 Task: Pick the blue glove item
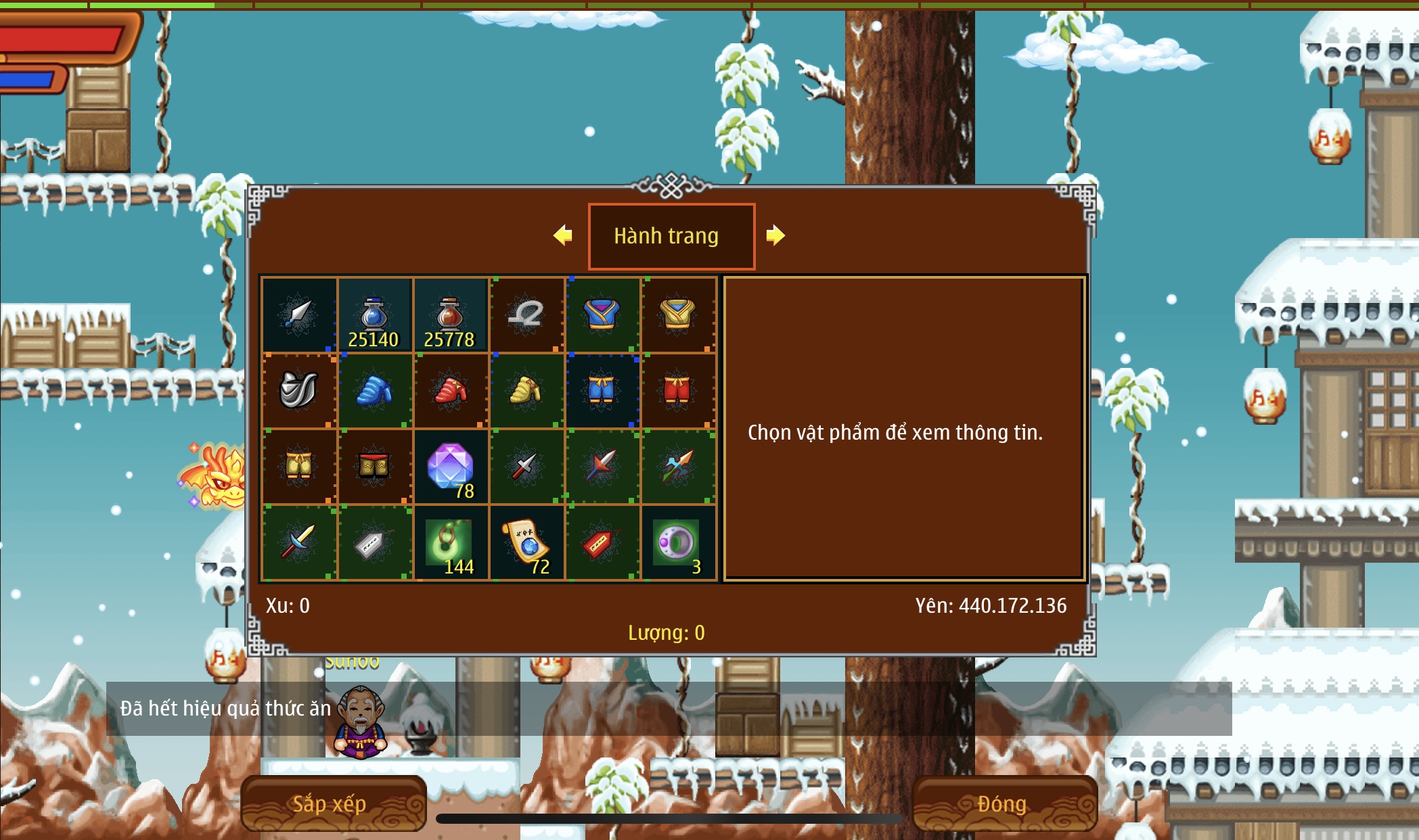374,391
